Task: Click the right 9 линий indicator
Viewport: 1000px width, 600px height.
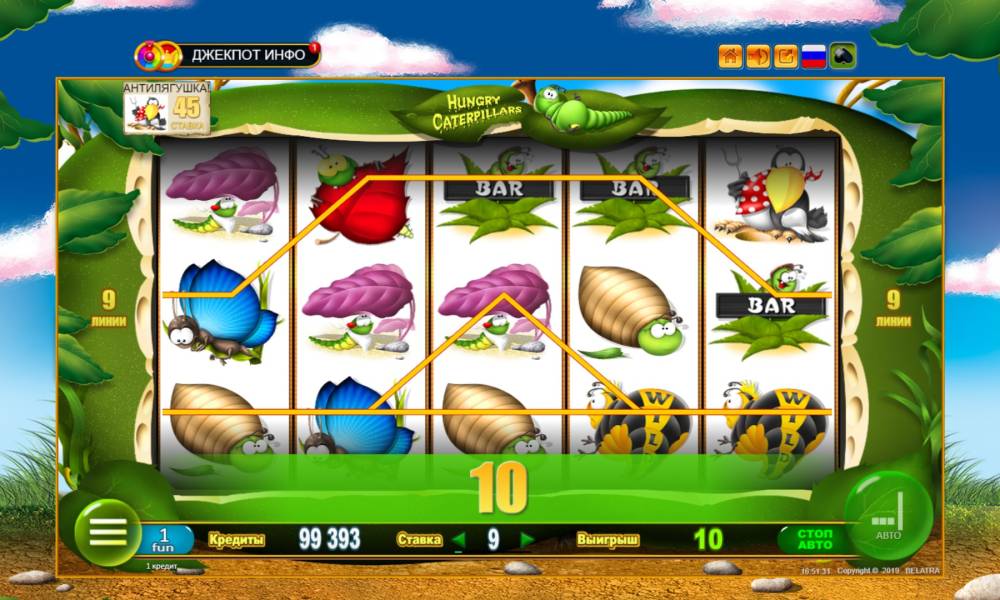Action: (893, 307)
